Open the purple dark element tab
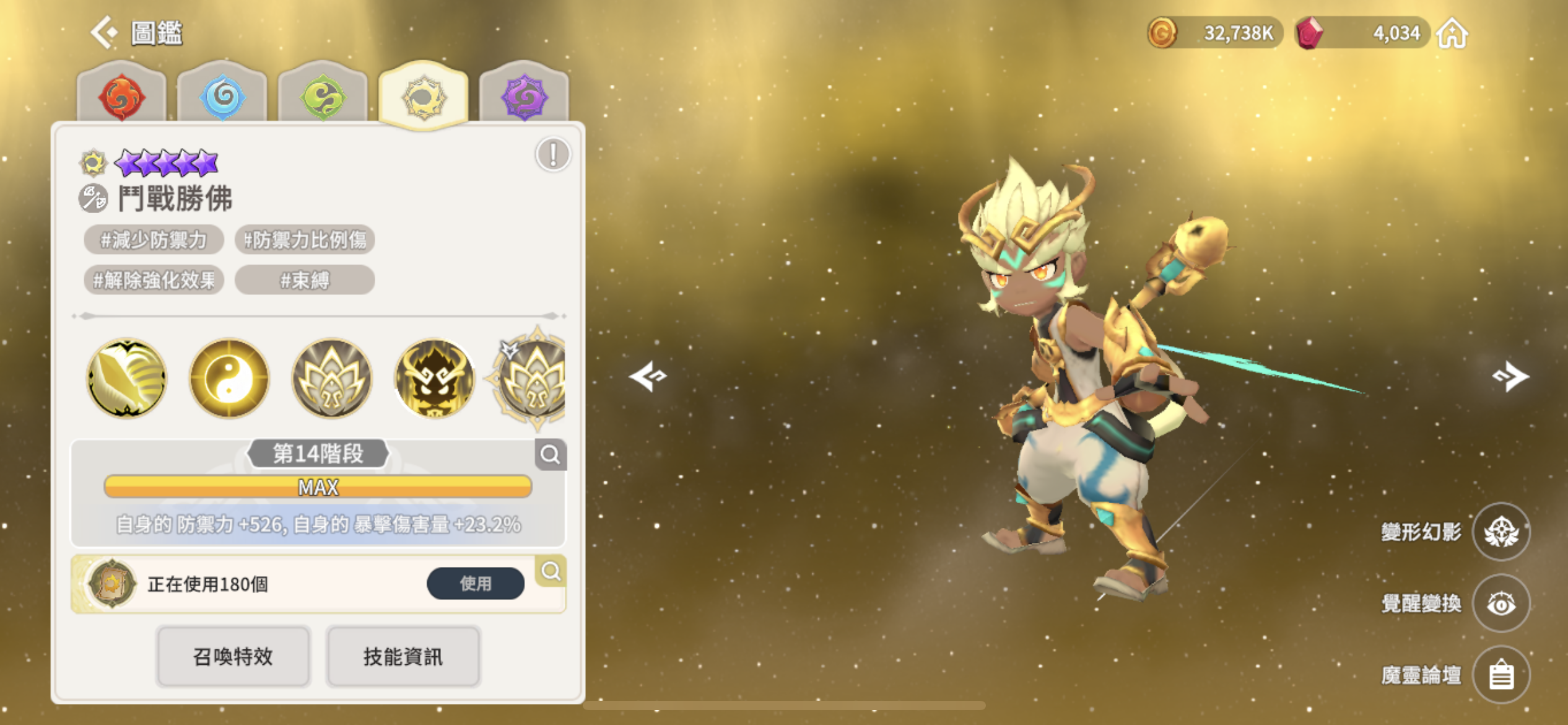1568x725 pixels. (524, 96)
